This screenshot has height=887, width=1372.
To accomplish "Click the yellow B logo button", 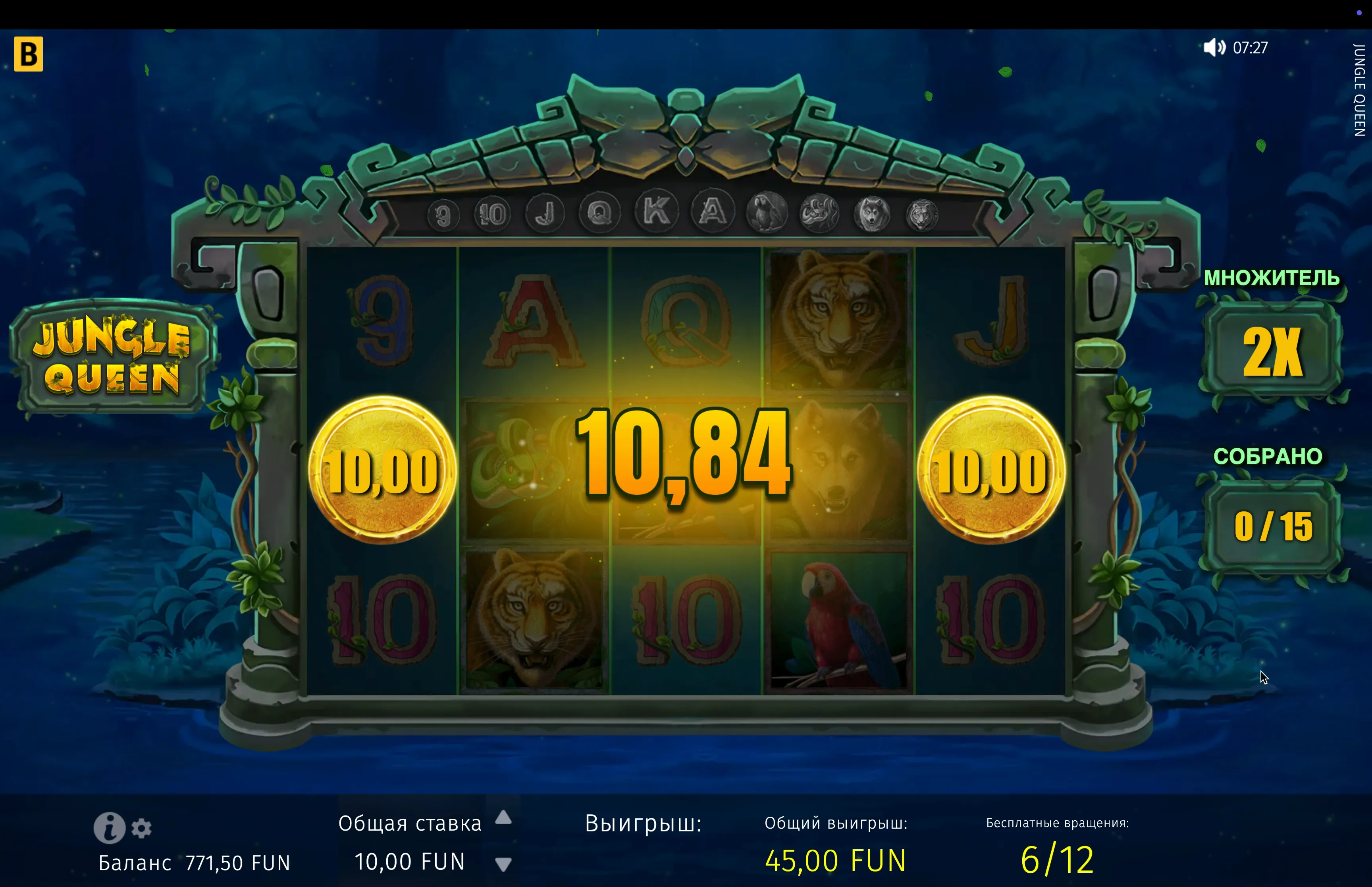I will pos(28,54).
